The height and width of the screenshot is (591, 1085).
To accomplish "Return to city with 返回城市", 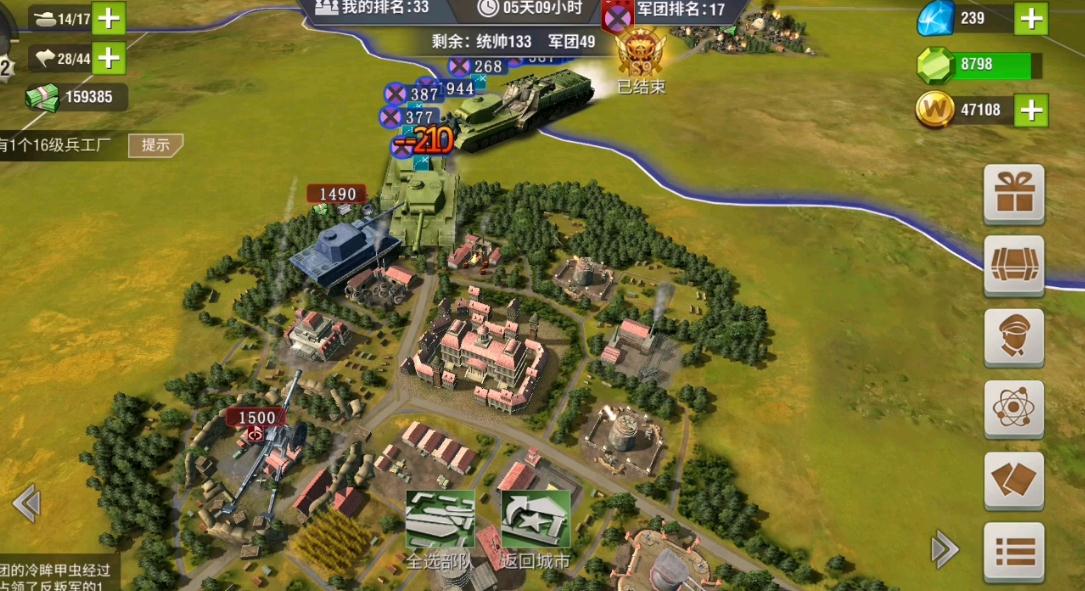I will (x=535, y=529).
